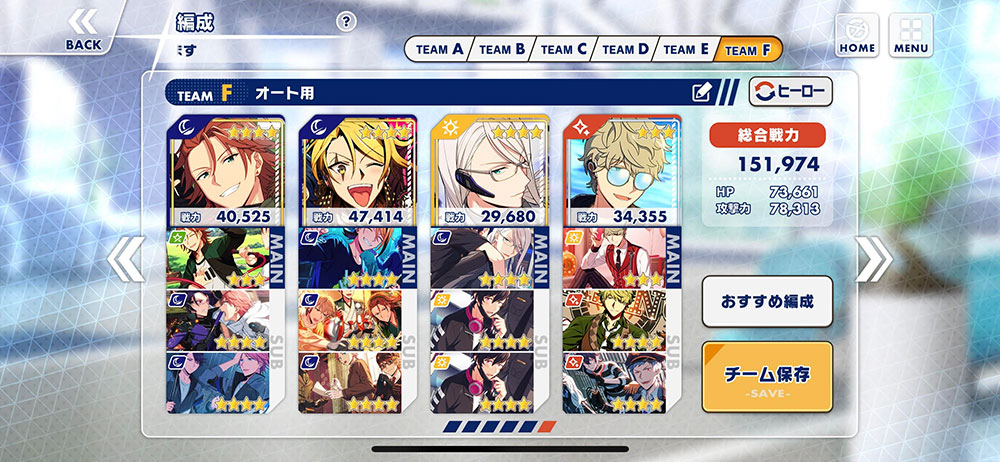The height and width of the screenshot is (462, 1000).
Task: Choose the TEAM E tab
Action: [x=686, y=49]
